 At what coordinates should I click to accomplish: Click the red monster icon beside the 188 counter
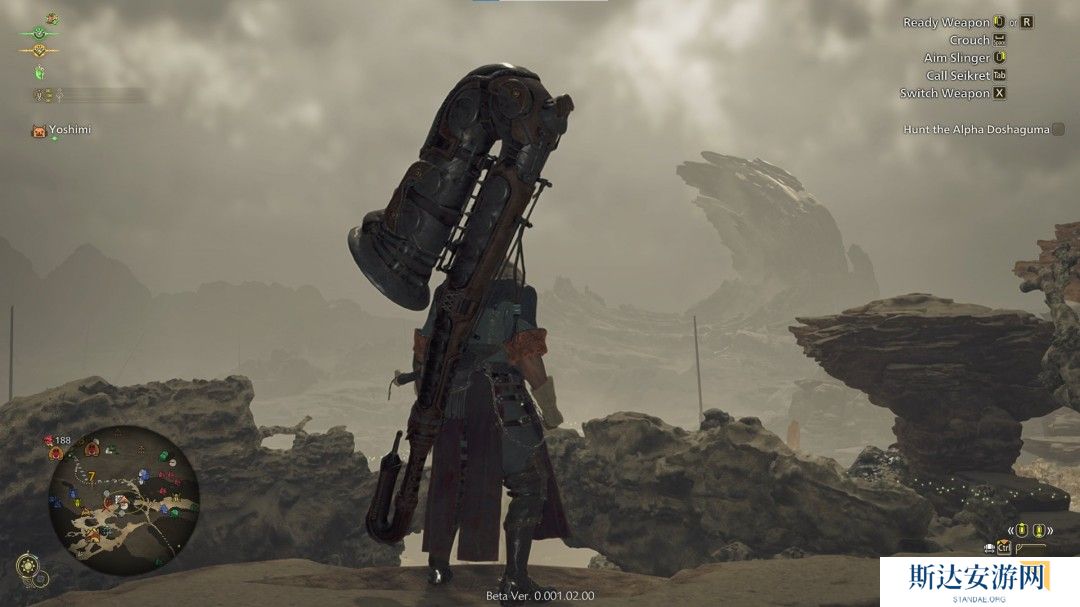48,440
